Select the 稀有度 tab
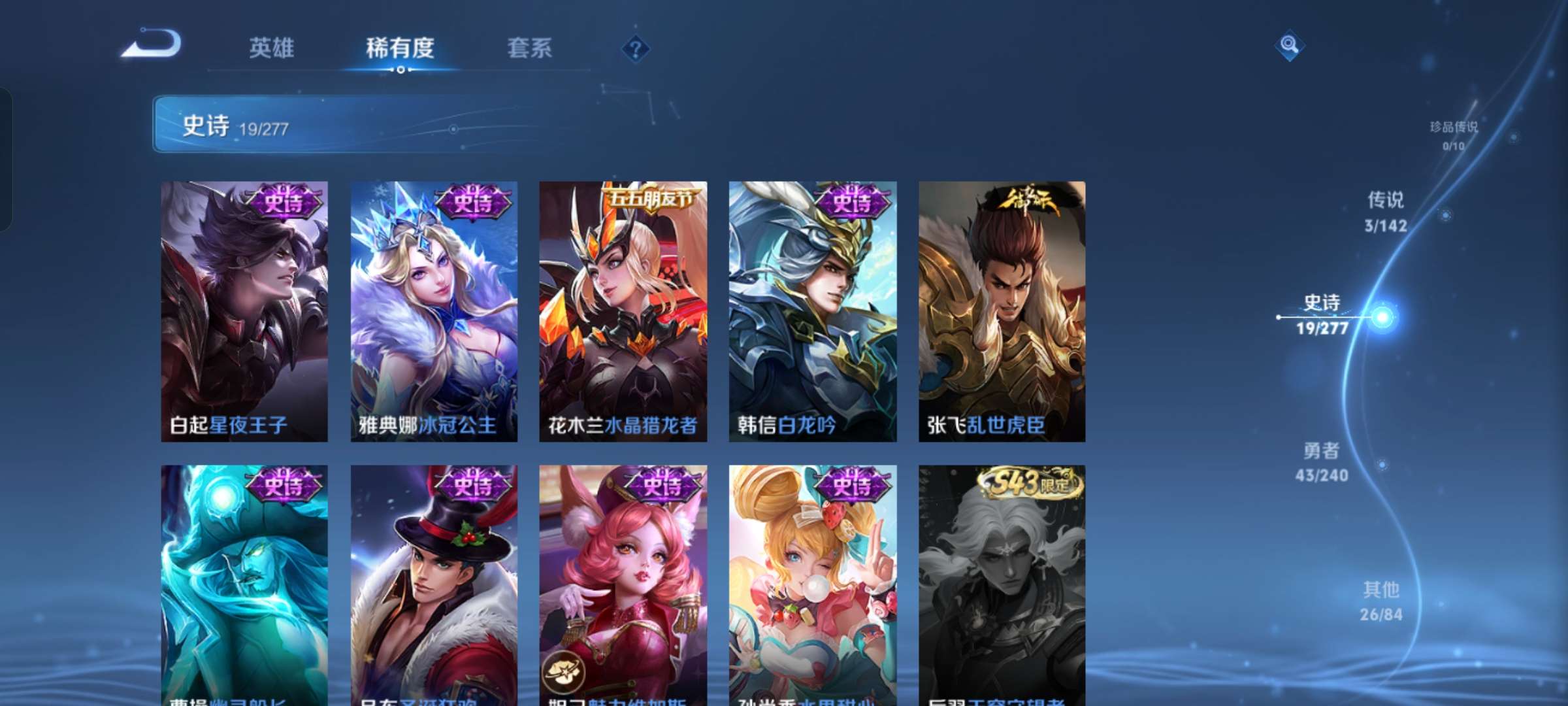Viewport: 1568px width, 706px height. tap(400, 48)
